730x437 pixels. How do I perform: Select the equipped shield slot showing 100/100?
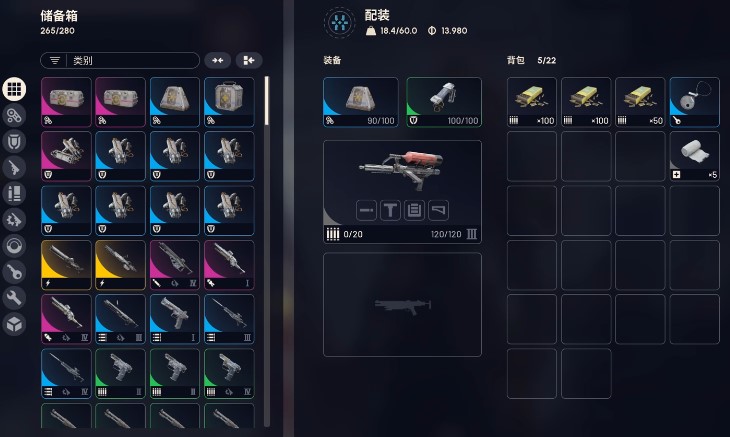pos(443,103)
